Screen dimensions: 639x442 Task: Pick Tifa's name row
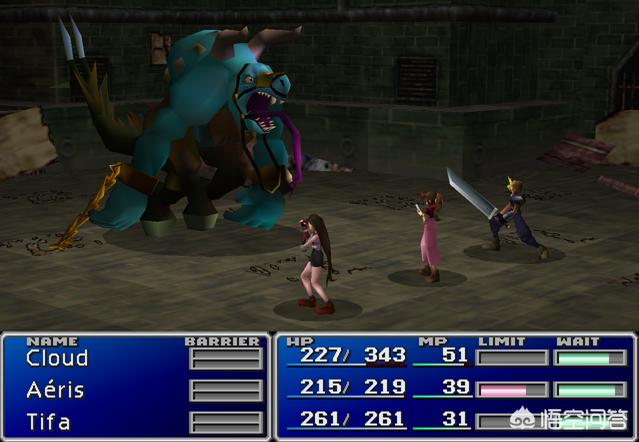pos(49,420)
